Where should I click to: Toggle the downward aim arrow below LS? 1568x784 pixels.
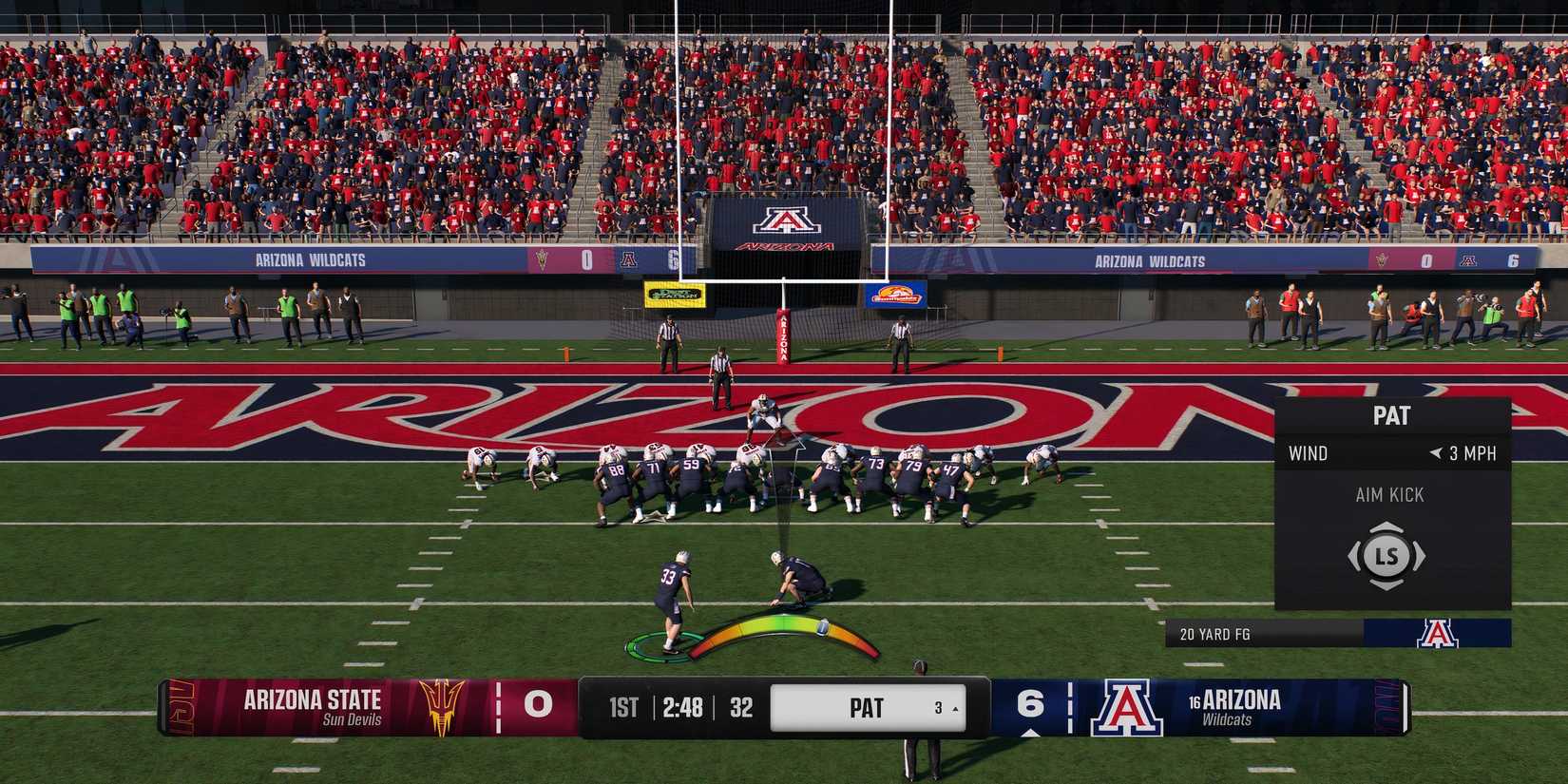coord(1386,583)
